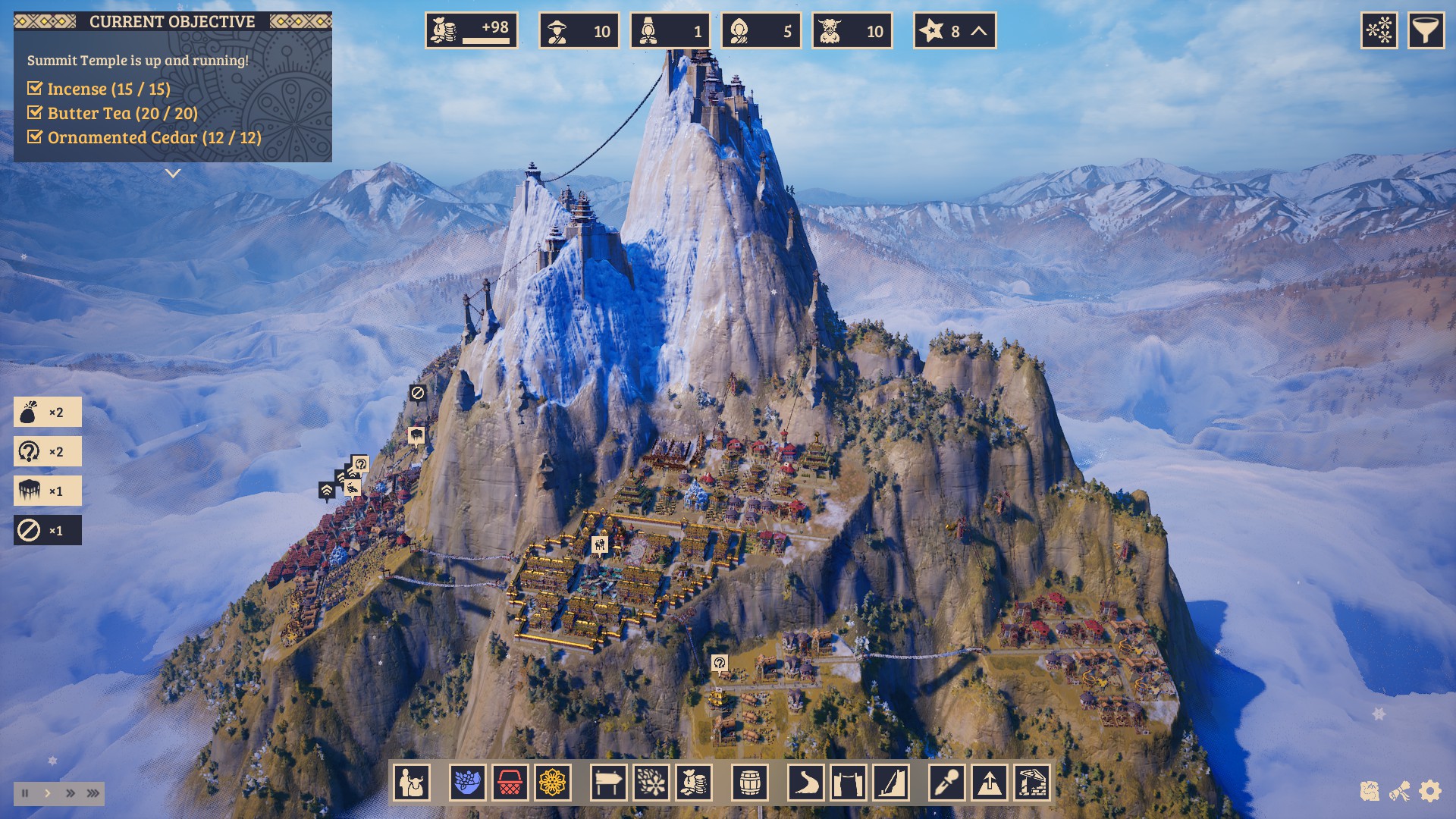Toggle the snowflake weather overlay button
This screenshot has width=1456, height=819.
click(1379, 31)
